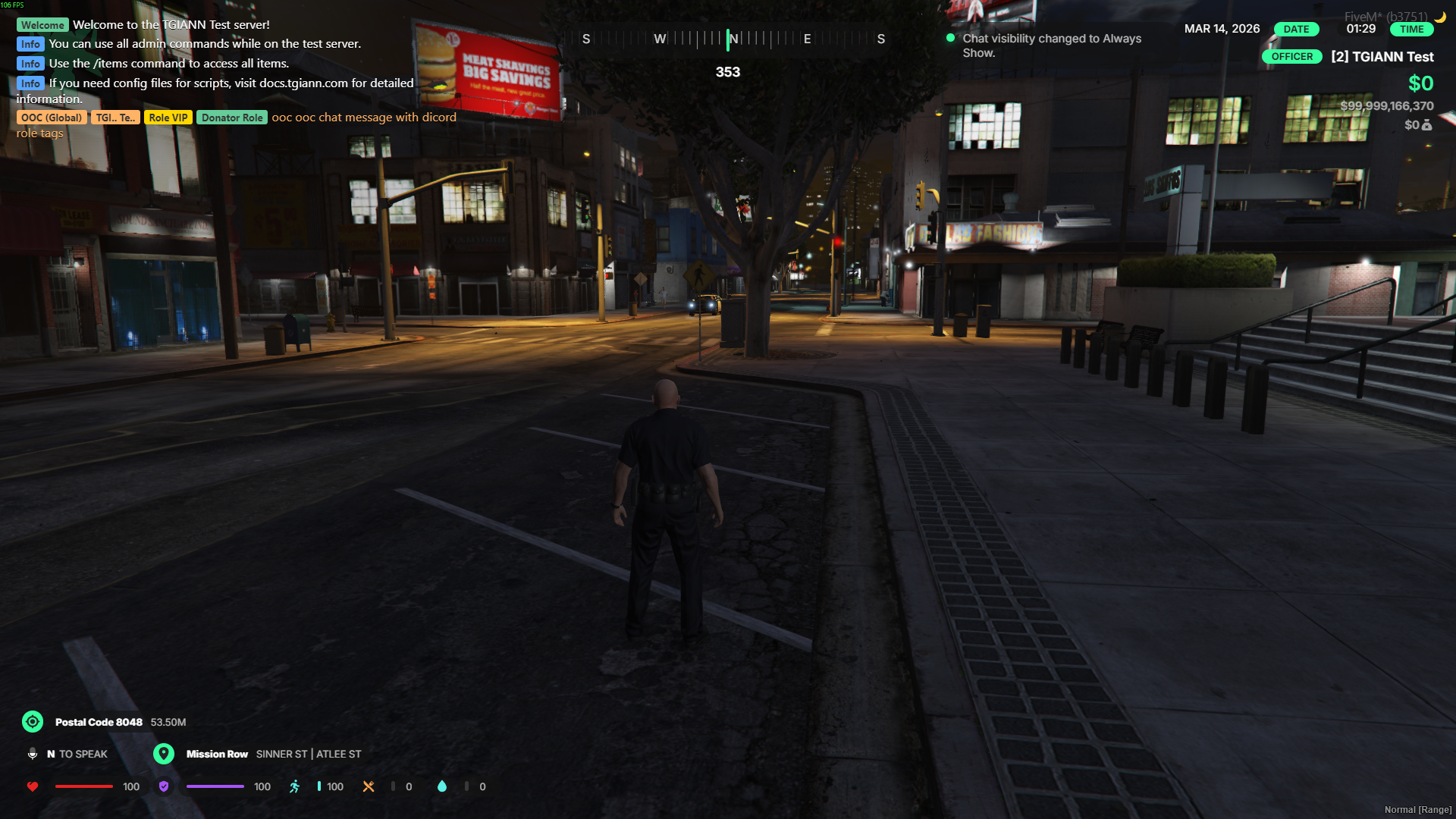The width and height of the screenshot is (1456, 819).
Task: Click the compass strip's N heading marker
Action: click(733, 39)
